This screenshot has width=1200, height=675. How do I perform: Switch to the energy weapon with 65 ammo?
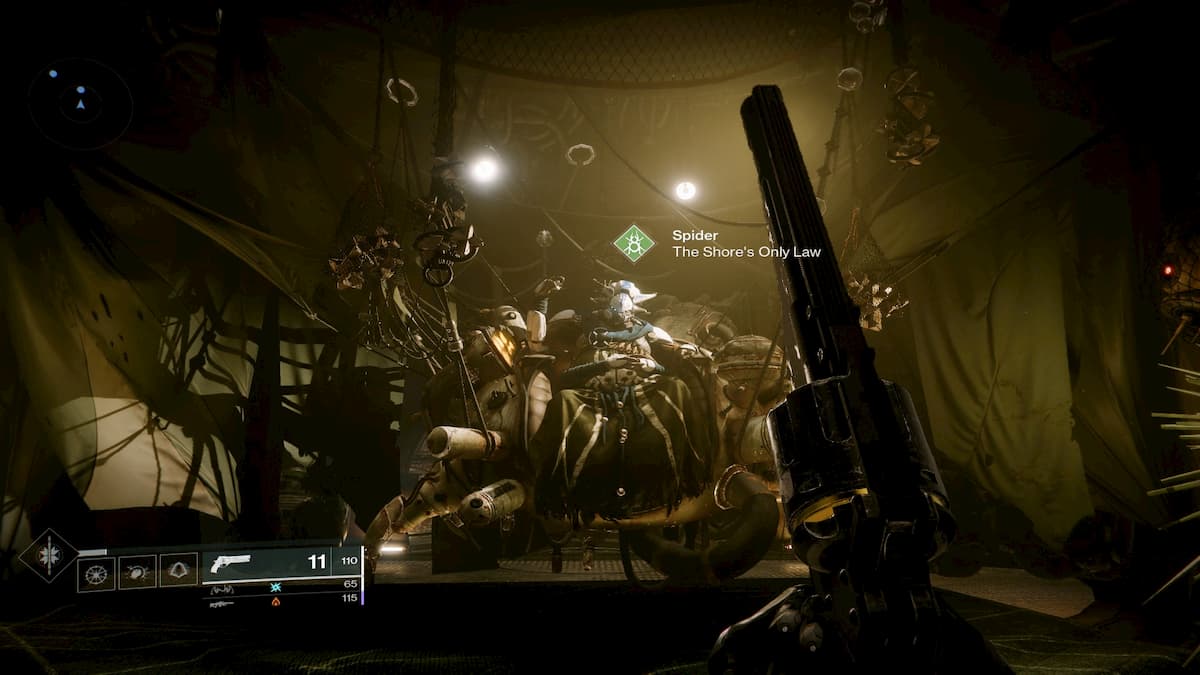click(222, 588)
